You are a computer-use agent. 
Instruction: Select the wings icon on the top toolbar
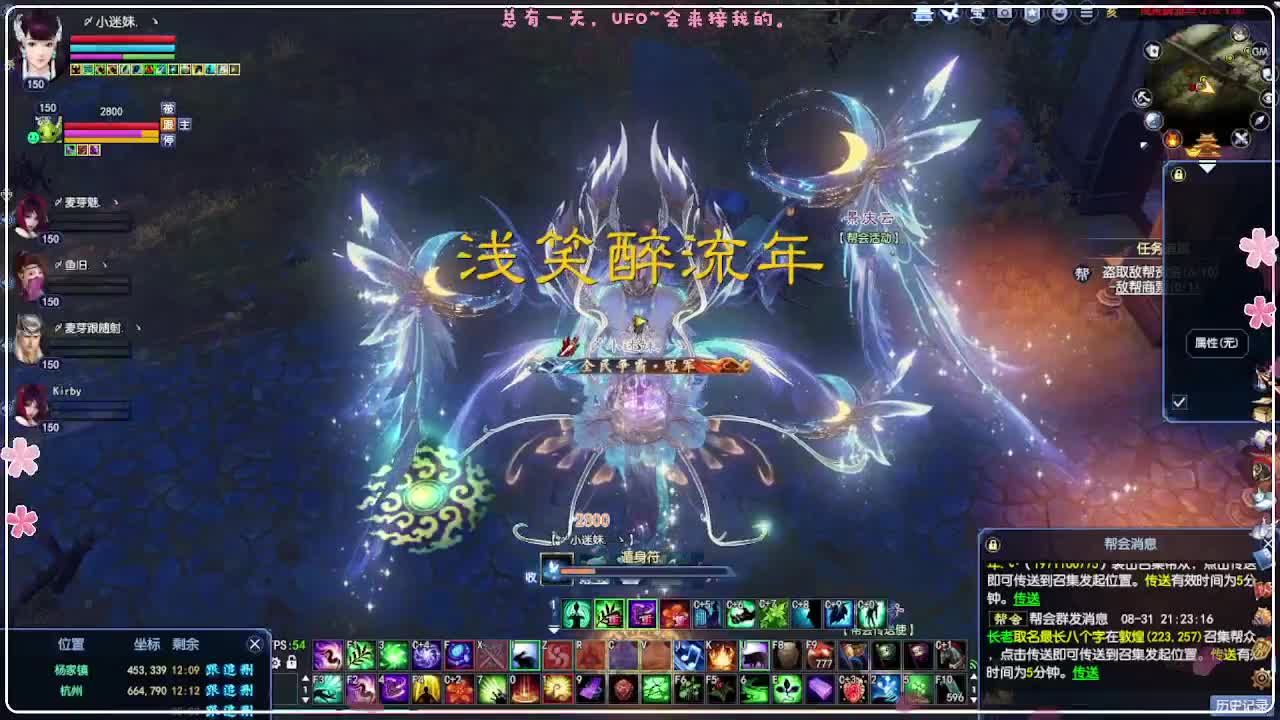[x=949, y=14]
